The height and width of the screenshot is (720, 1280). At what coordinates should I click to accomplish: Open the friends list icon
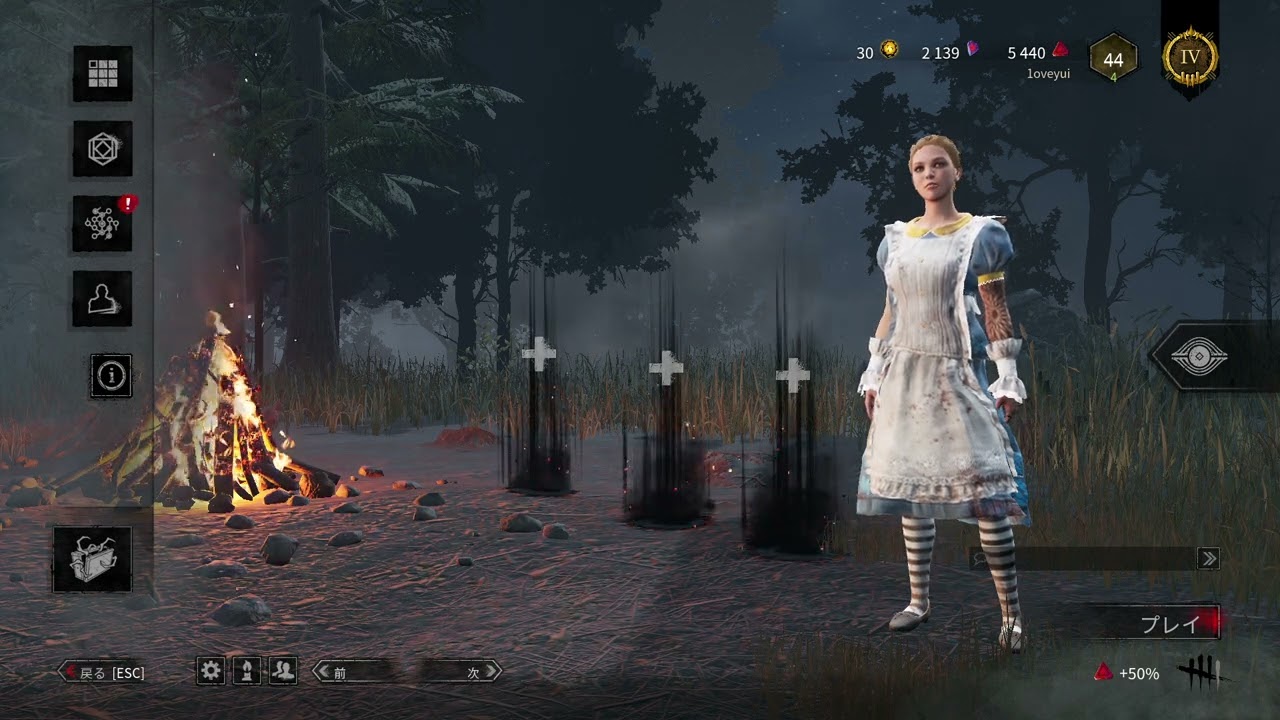(284, 671)
